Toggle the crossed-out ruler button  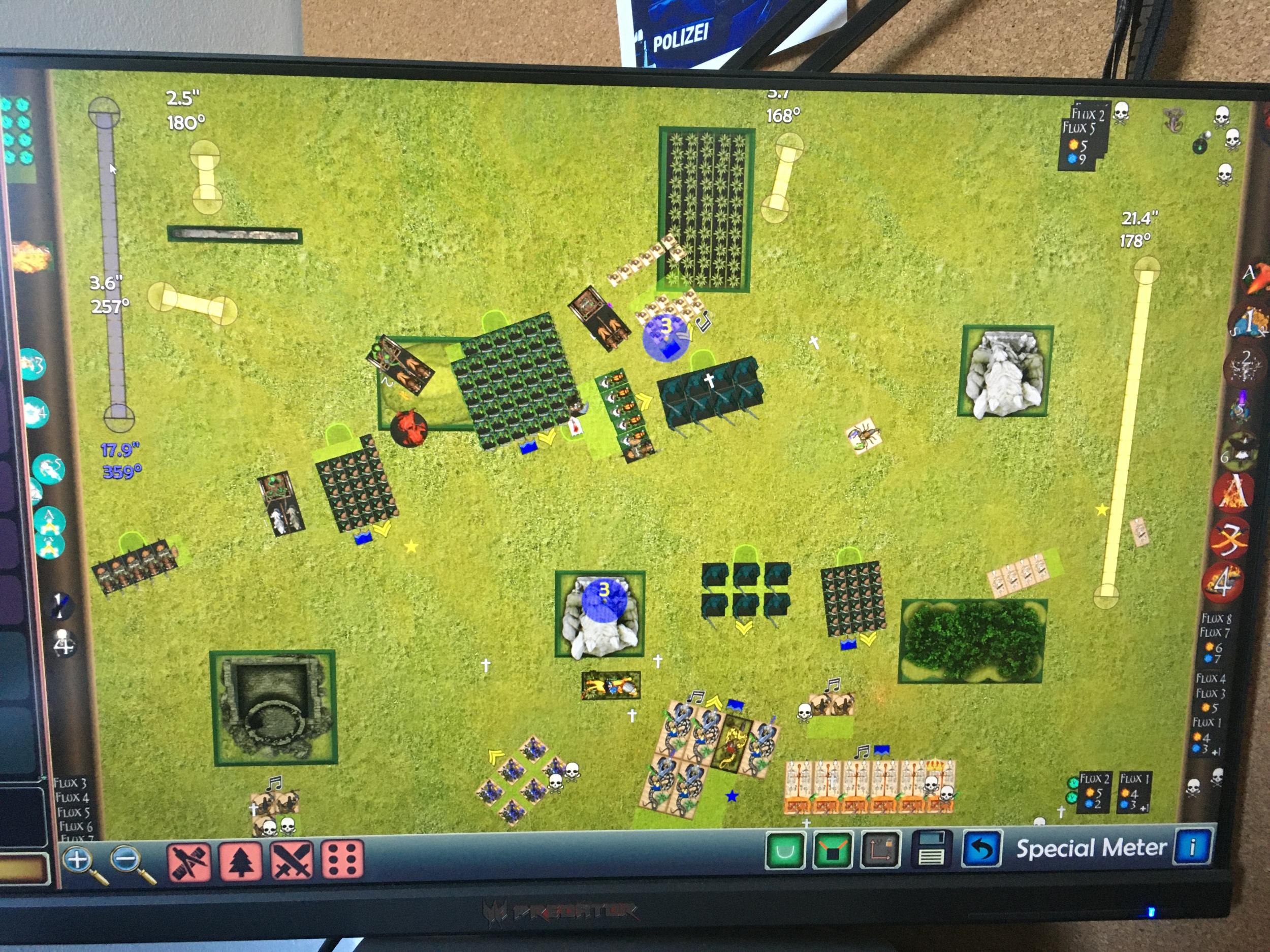coord(188,860)
